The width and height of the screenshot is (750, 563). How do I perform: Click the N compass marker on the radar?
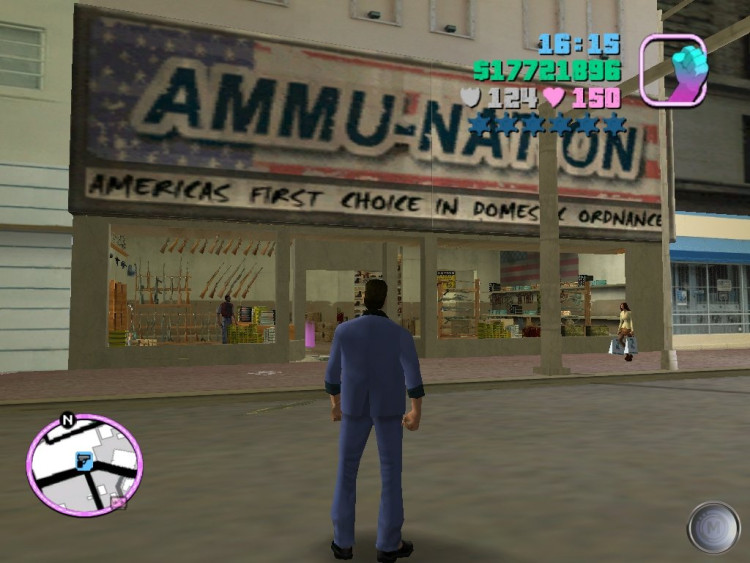[67, 420]
